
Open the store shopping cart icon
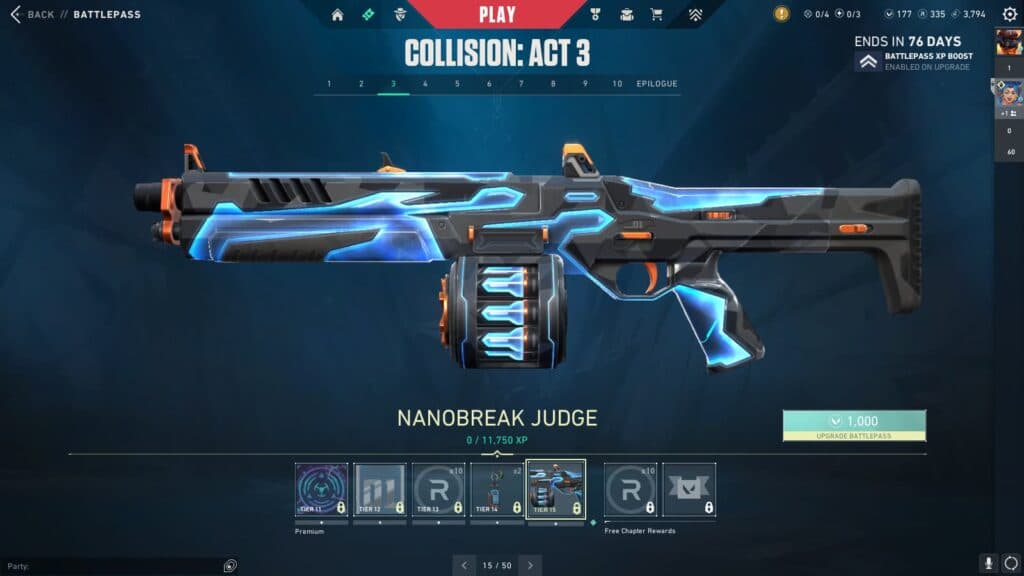pos(656,15)
